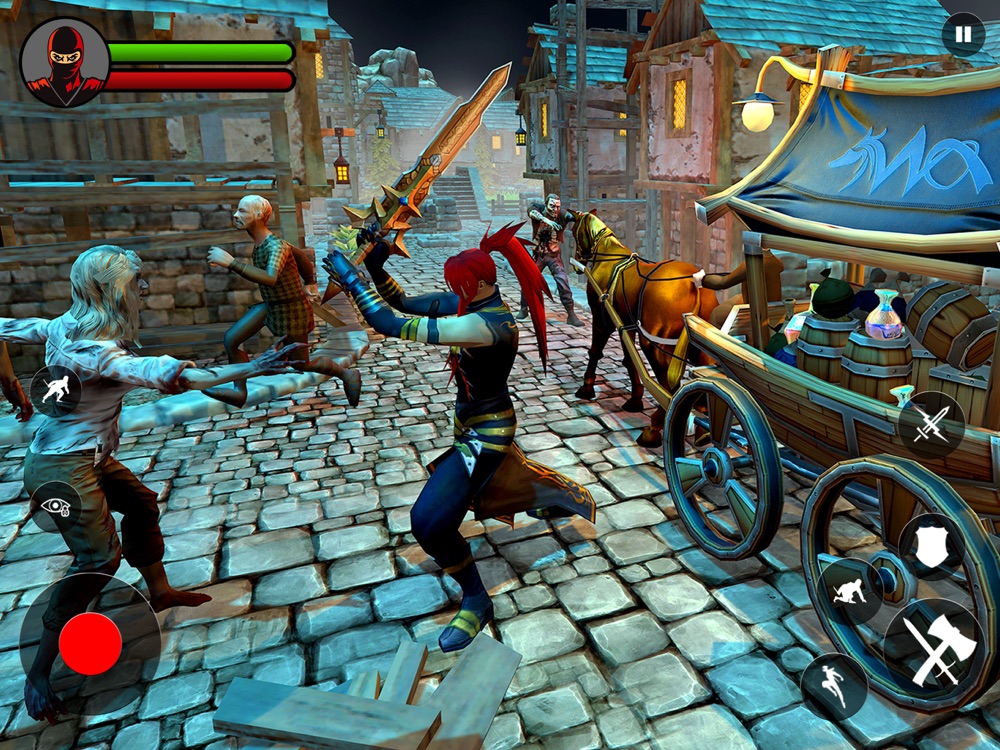The height and width of the screenshot is (750, 1000).
Task: Select the ninja portrait avatar
Action: pyautogui.click(x=65, y=63)
